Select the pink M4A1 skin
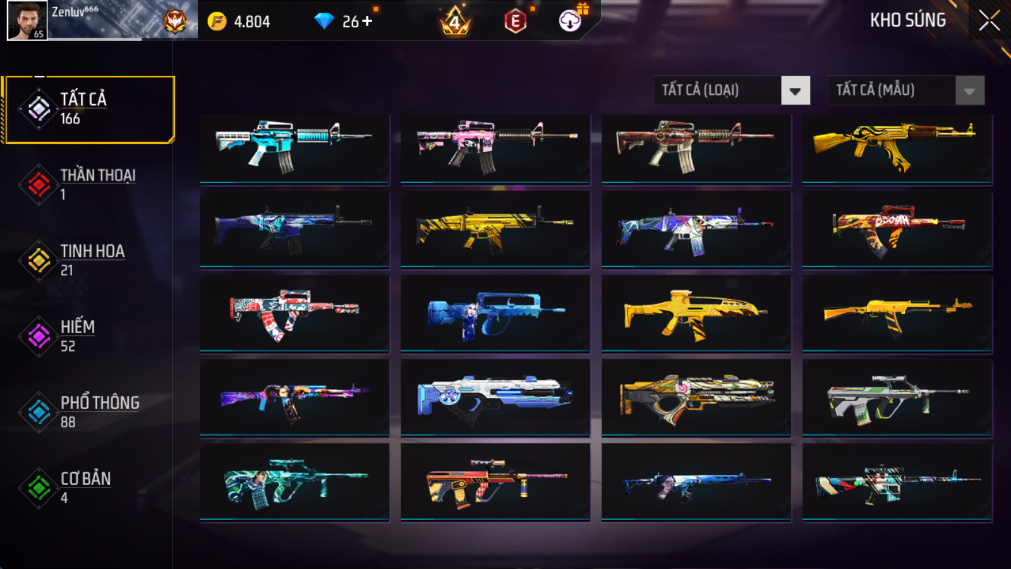 (x=495, y=147)
